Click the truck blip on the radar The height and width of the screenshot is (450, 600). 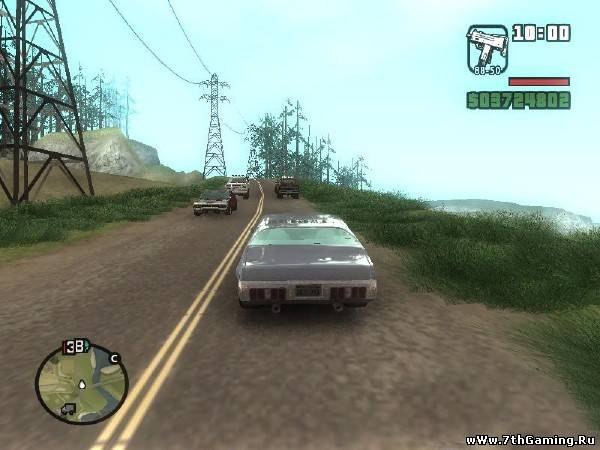67,408
